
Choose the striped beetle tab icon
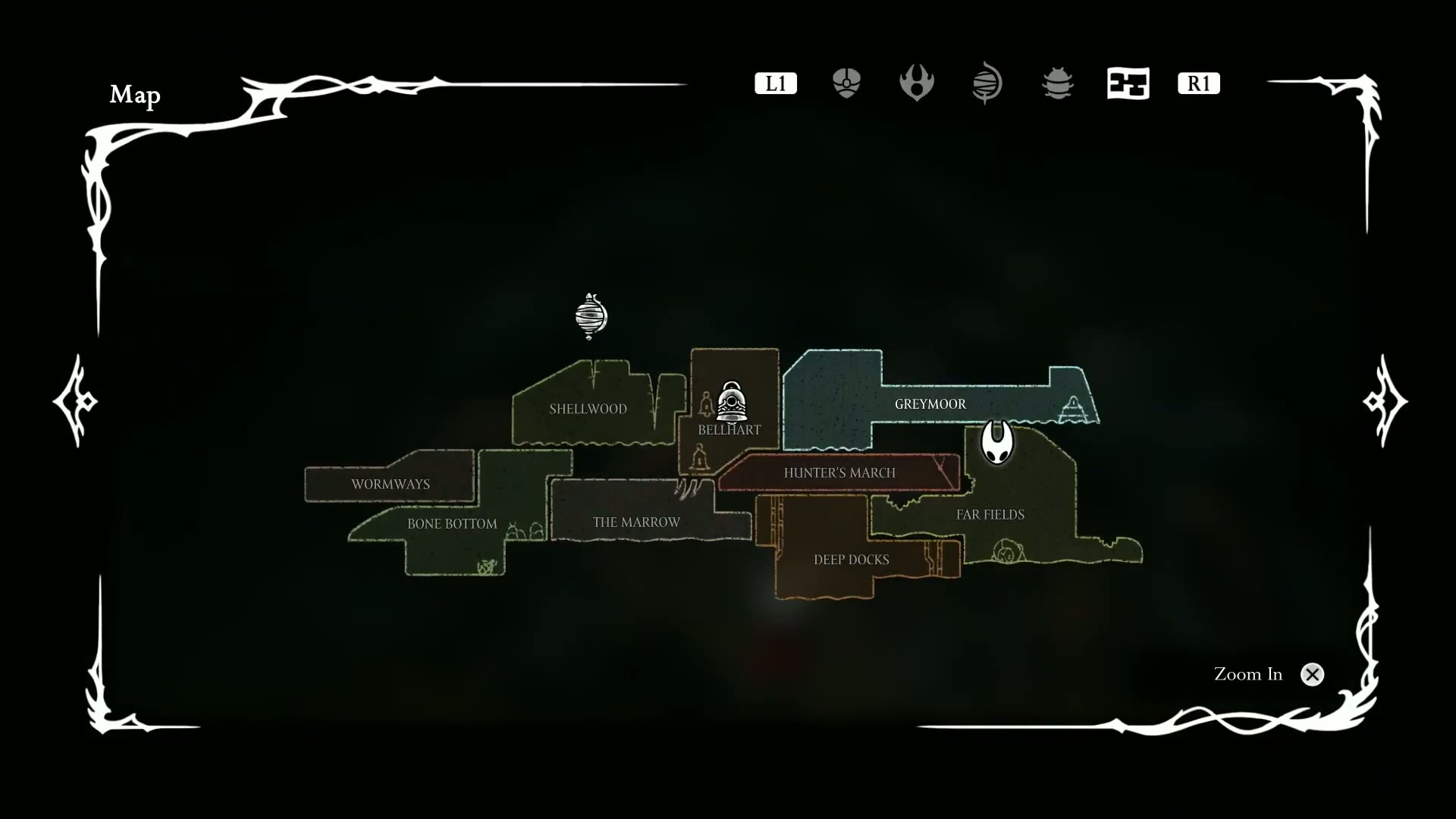coord(1057,83)
